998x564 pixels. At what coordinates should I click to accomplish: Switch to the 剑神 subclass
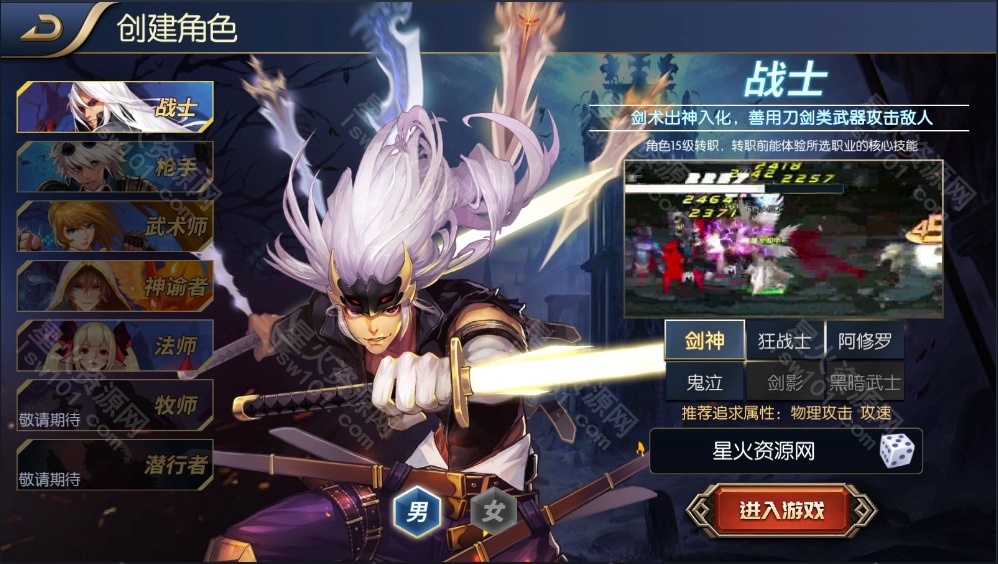click(705, 341)
